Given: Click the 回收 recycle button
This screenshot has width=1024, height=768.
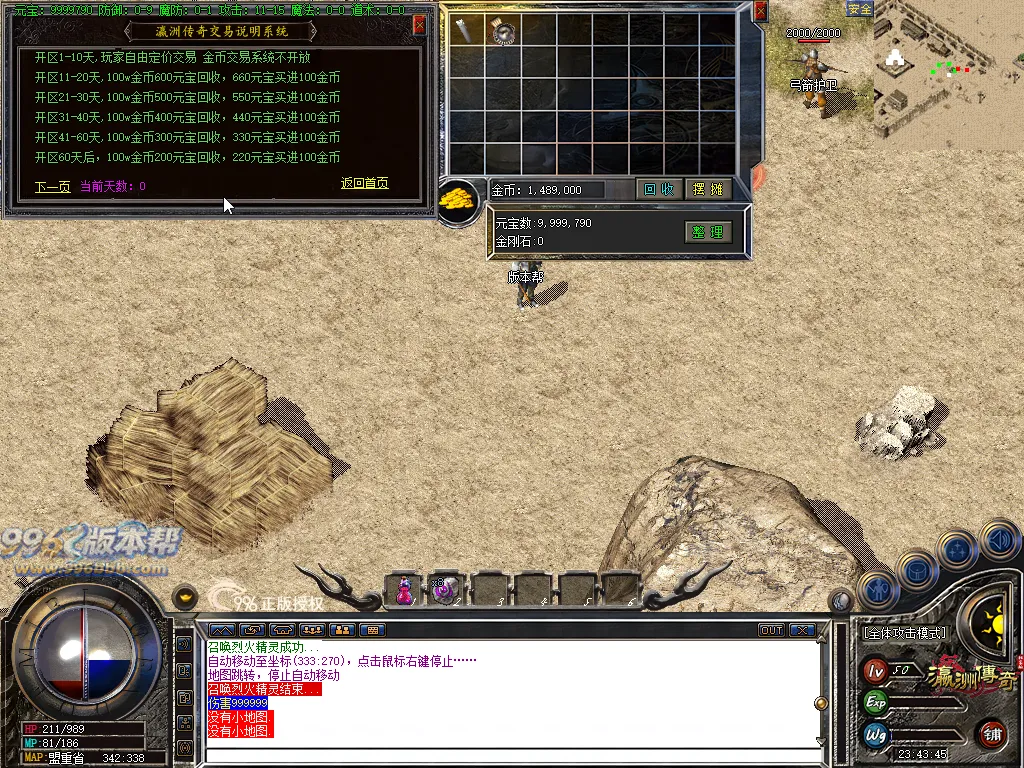Looking at the screenshot, I should click(658, 189).
